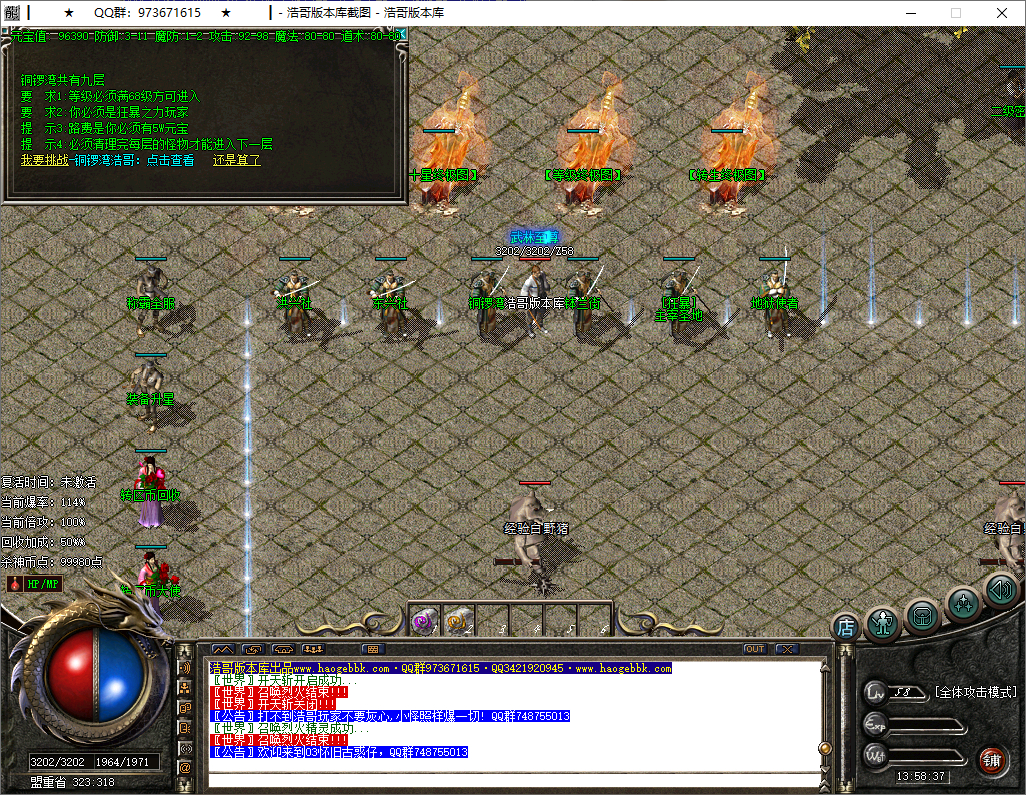Select the @ chat channel button

pyautogui.click(x=184, y=767)
